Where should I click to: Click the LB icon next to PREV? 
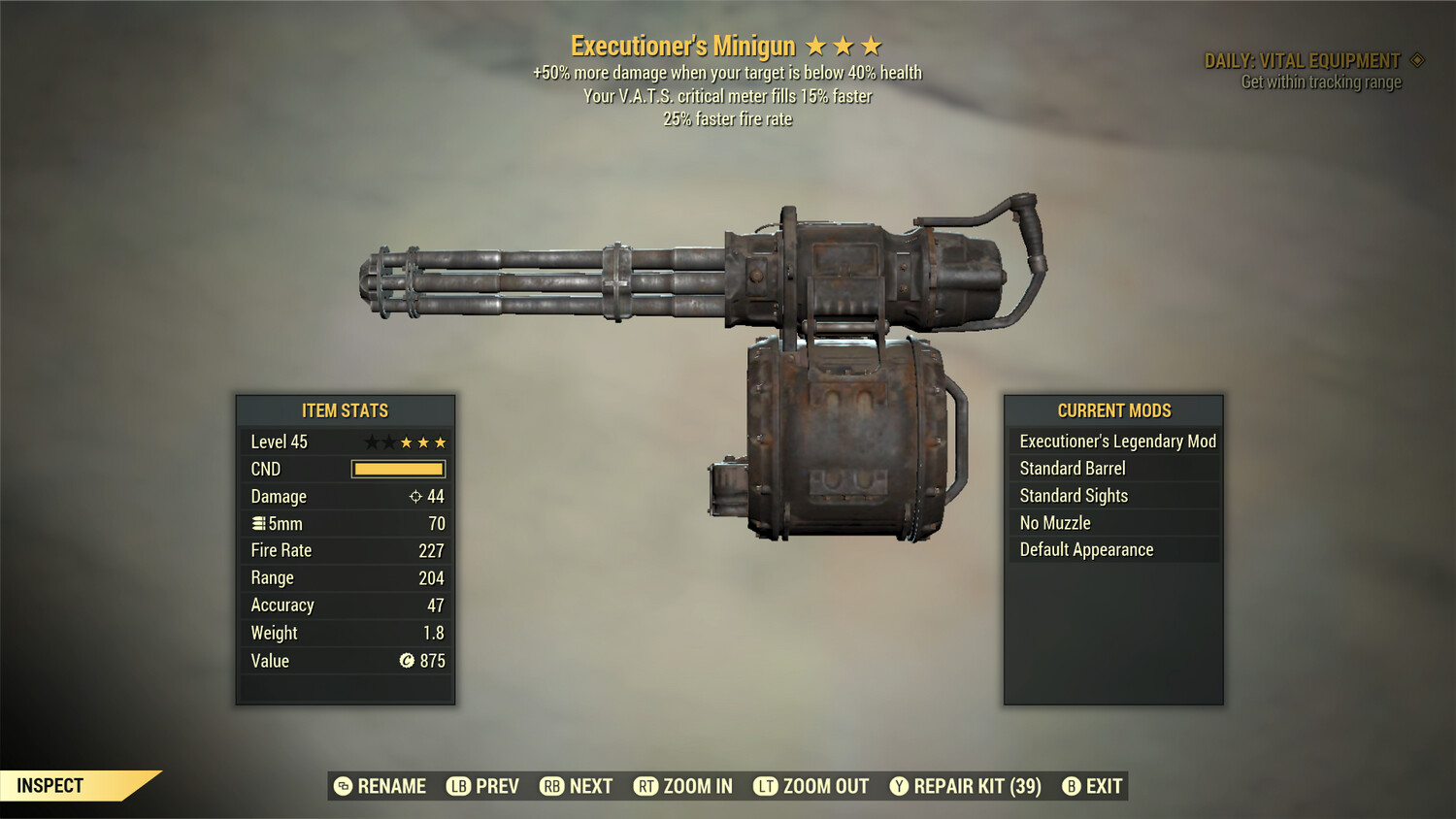click(456, 786)
